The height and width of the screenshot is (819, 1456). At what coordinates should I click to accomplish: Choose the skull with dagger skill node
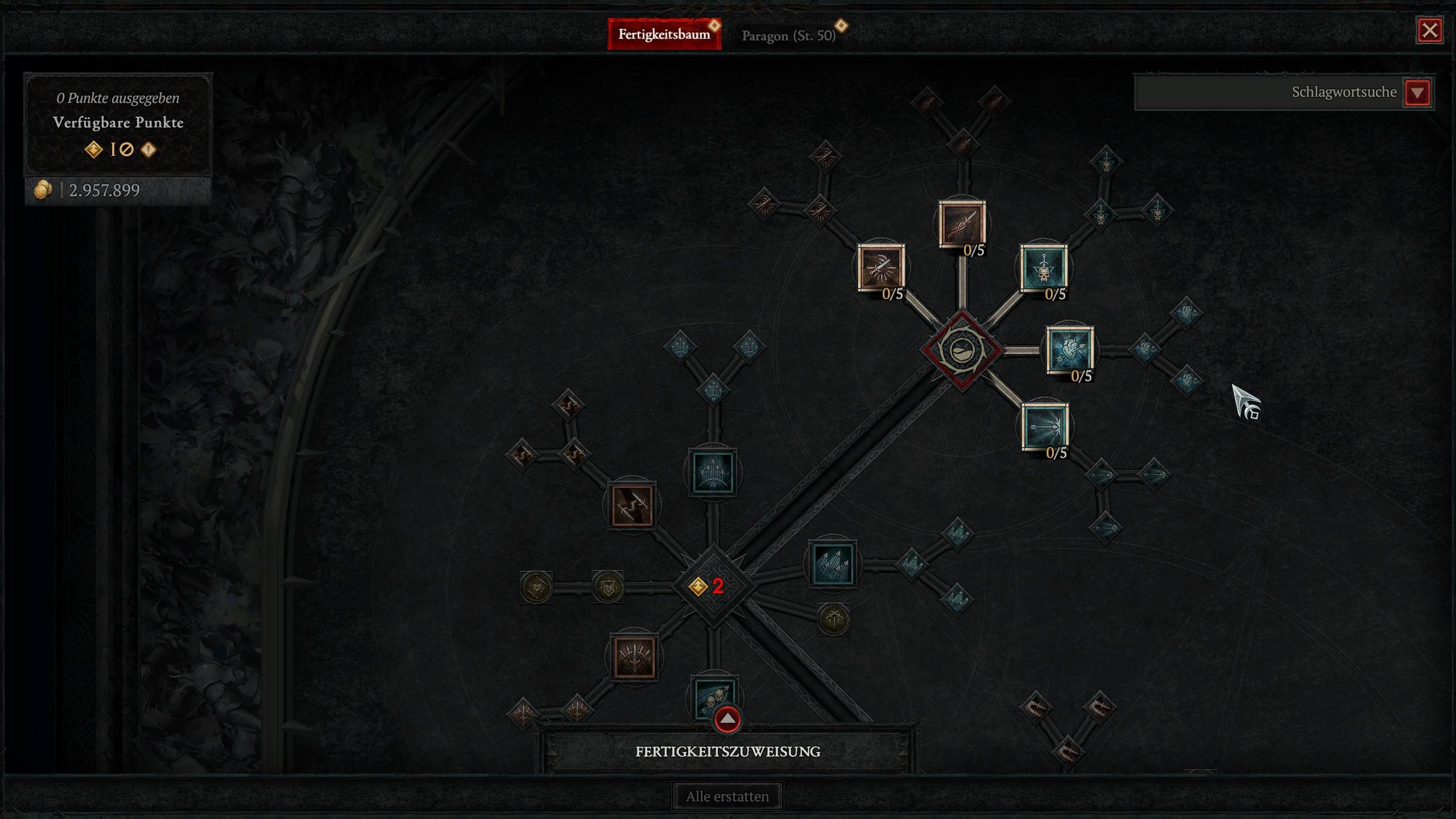pyautogui.click(x=1044, y=268)
